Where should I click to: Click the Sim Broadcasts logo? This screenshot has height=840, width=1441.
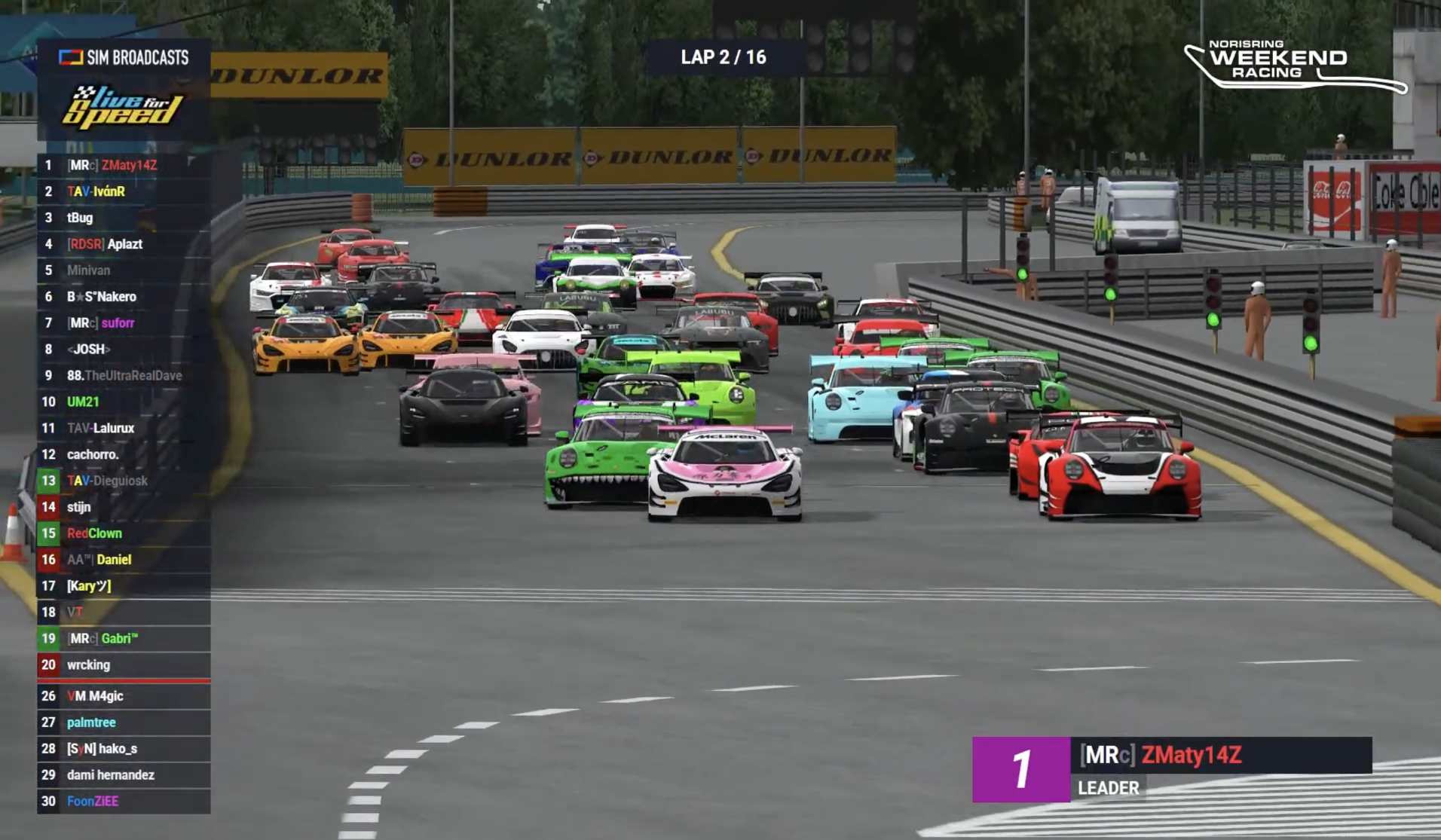point(124,57)
